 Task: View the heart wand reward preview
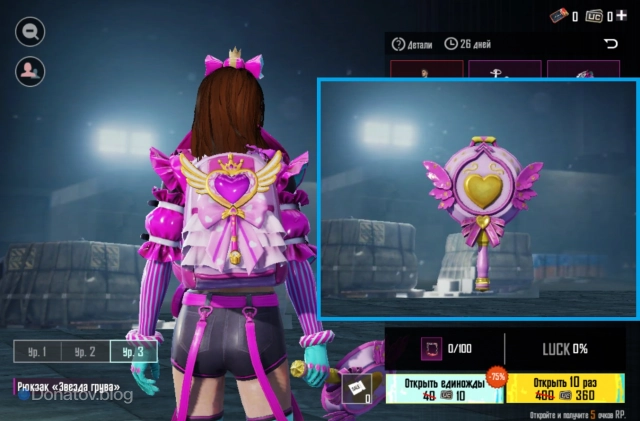[477, 200]
